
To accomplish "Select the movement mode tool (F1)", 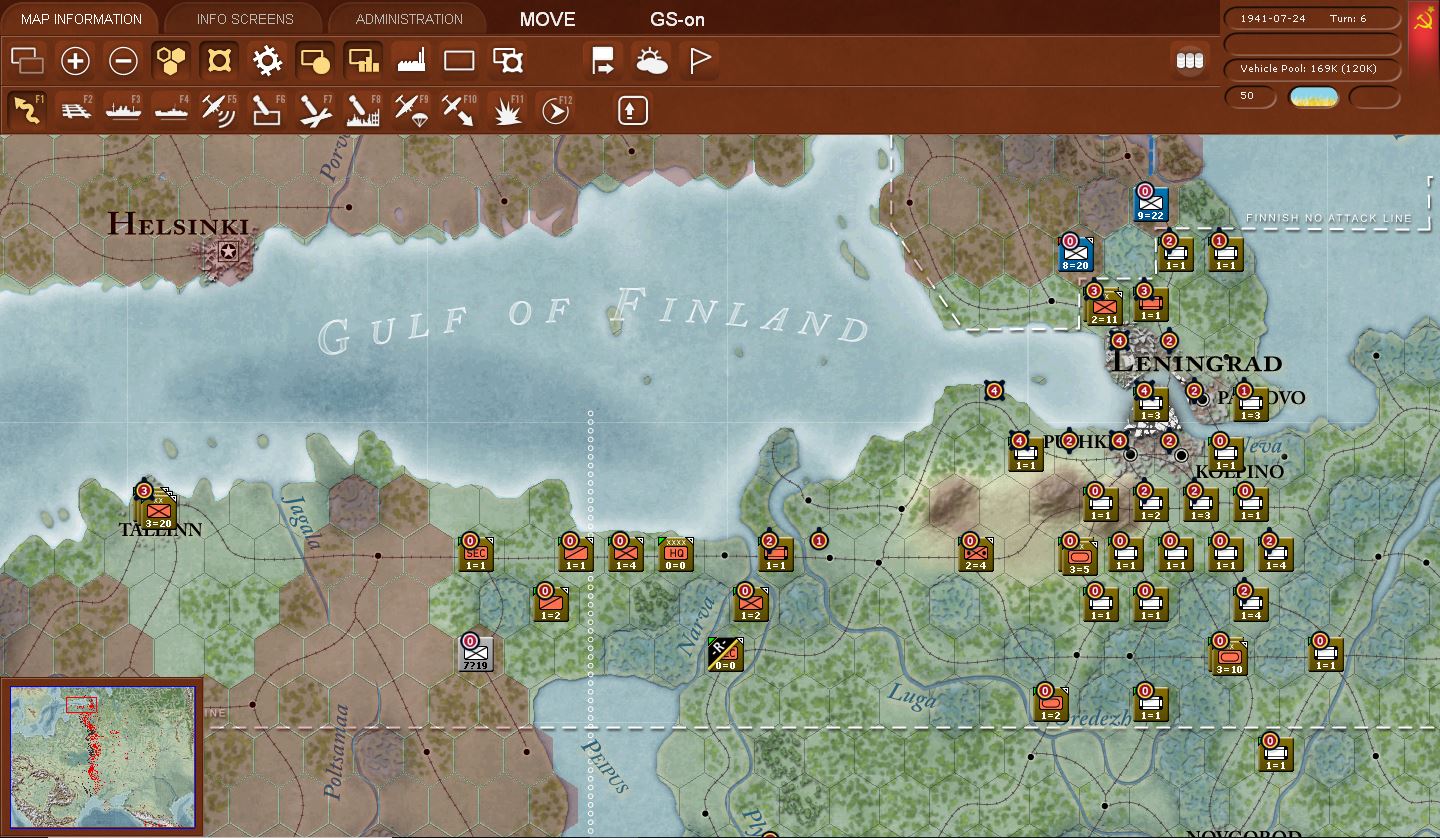I will pyautogui.click(x=27, y=110).
